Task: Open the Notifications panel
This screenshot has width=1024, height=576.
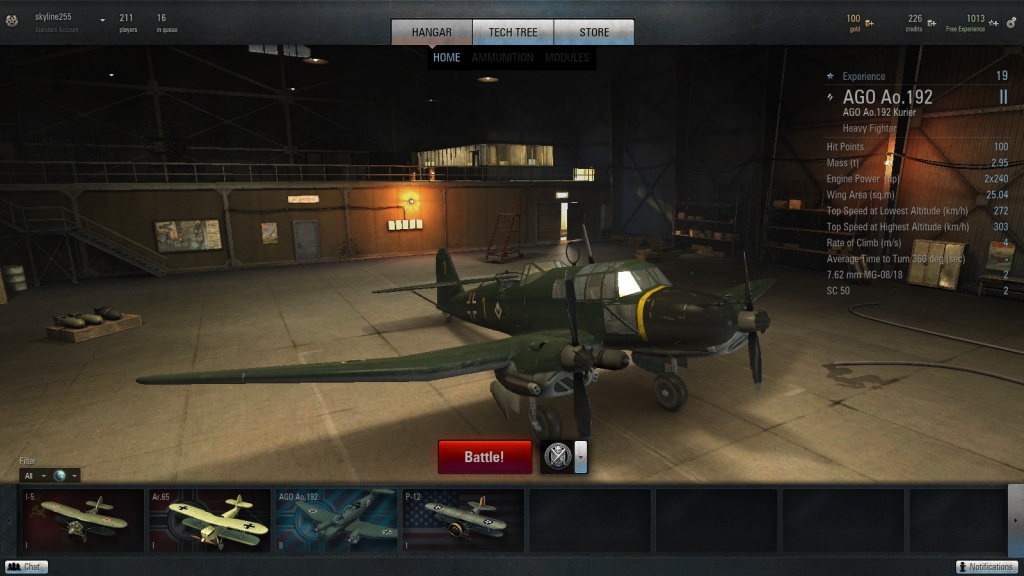Action: click(986, 567)
